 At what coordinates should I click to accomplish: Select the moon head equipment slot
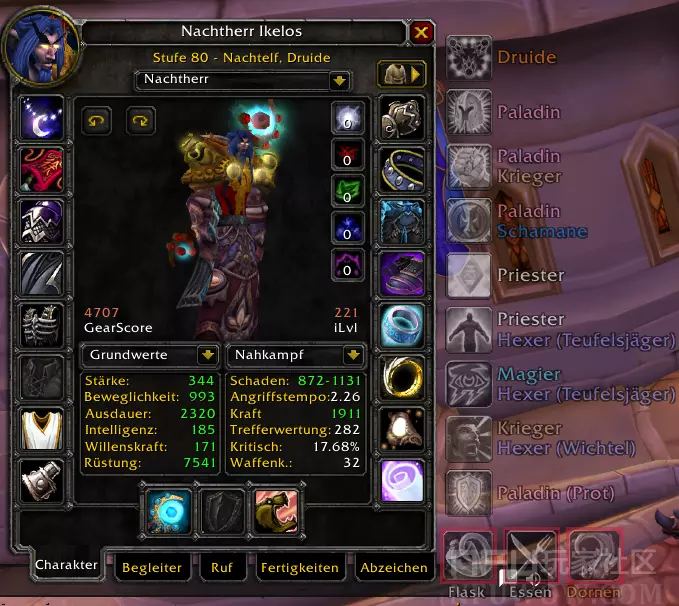point(42,119)
